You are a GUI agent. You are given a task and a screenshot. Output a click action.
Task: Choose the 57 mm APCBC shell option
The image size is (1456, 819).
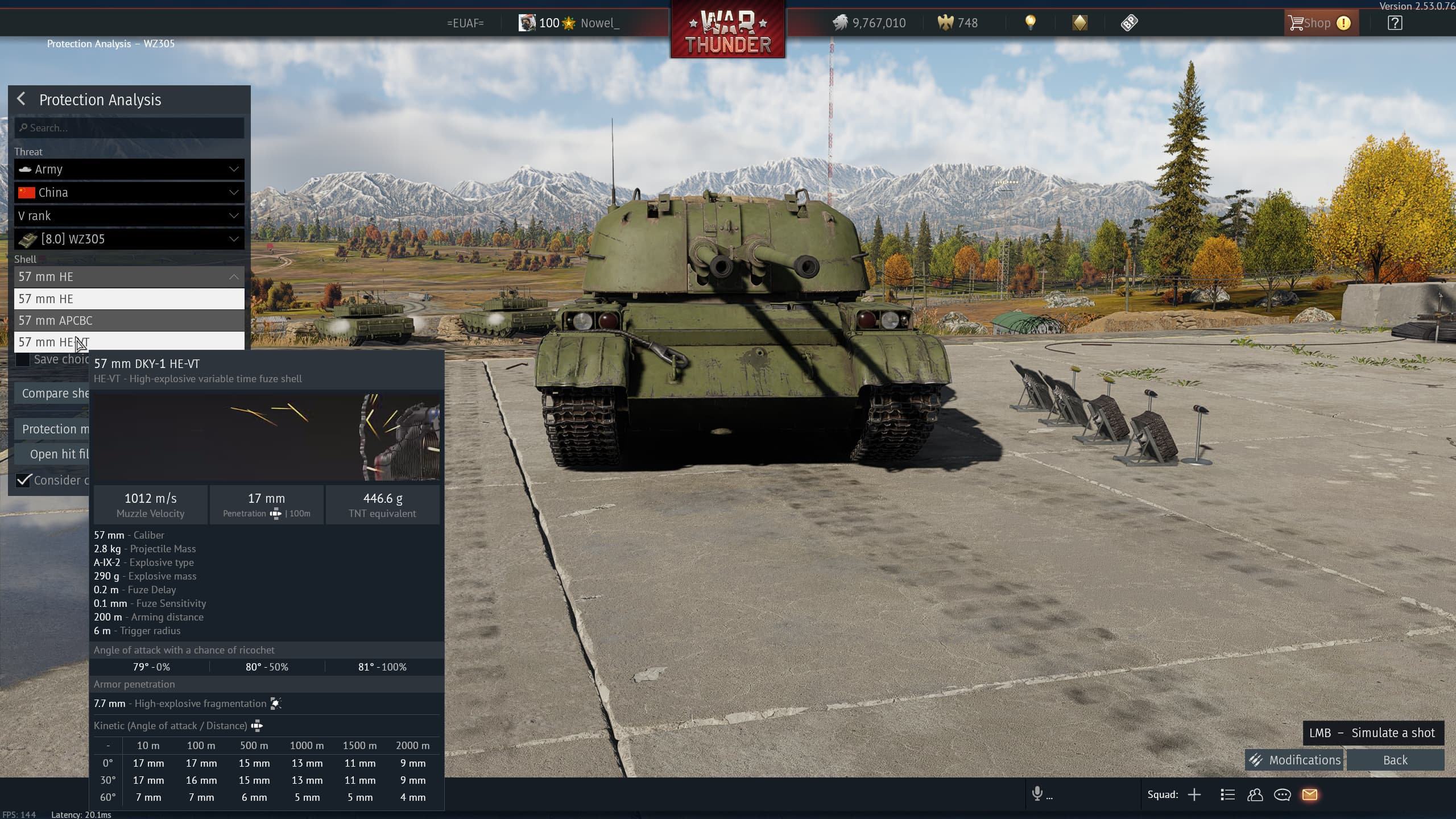129,321
